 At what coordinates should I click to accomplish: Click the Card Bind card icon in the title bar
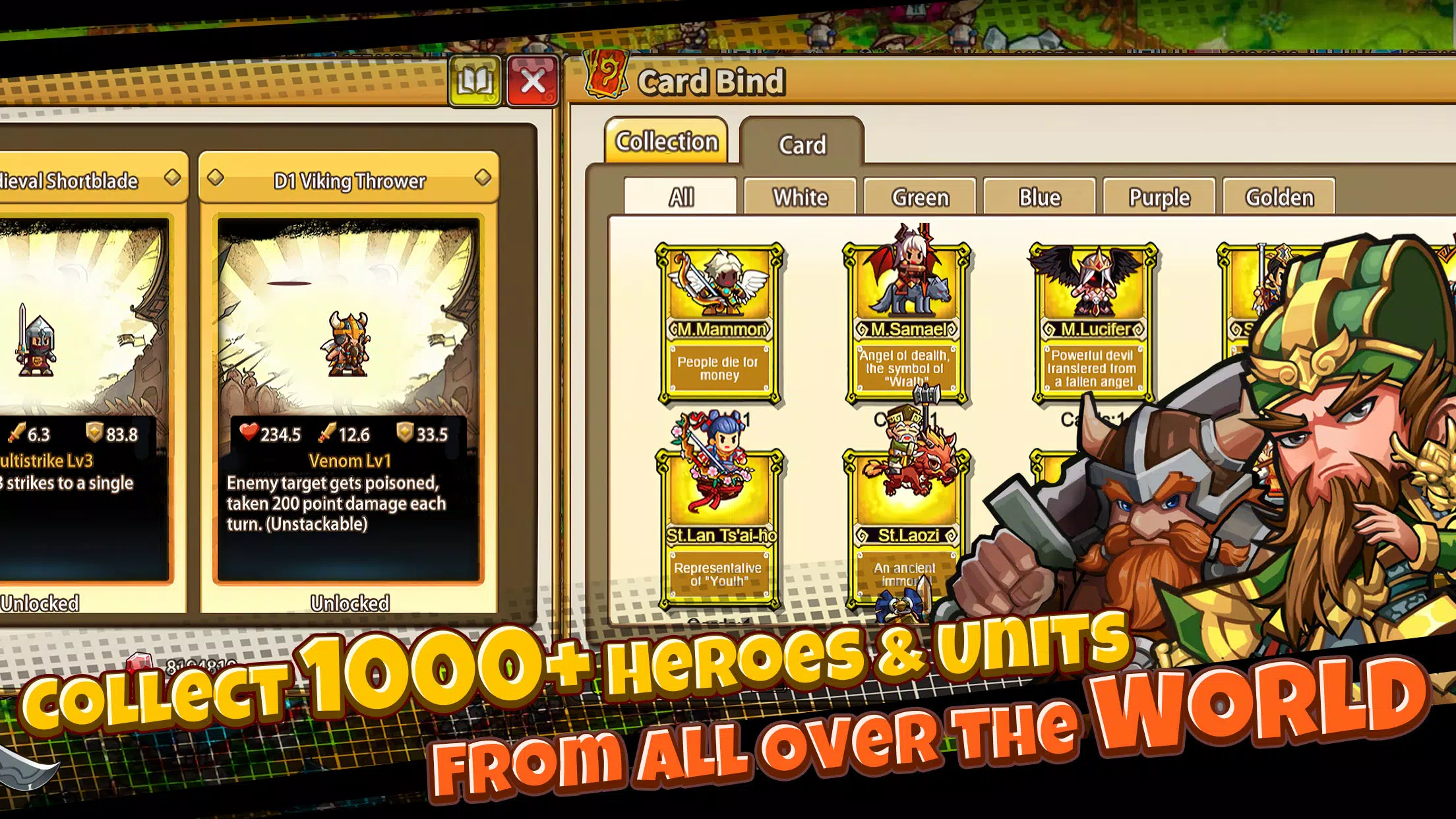click(x=605, y=78)
